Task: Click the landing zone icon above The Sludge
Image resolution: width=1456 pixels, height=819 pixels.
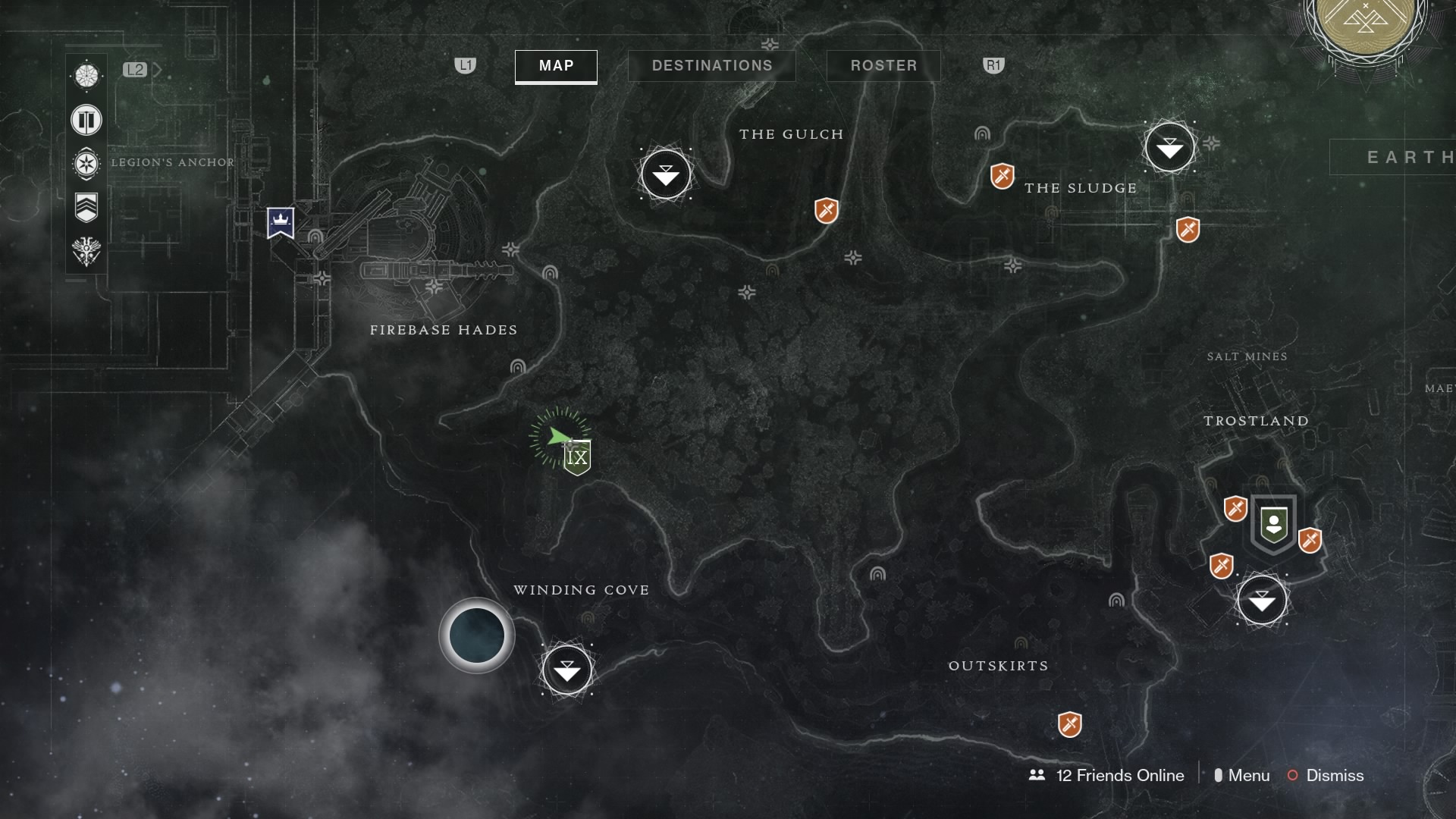Action: pyautogui.click(x=1170, y=147)
